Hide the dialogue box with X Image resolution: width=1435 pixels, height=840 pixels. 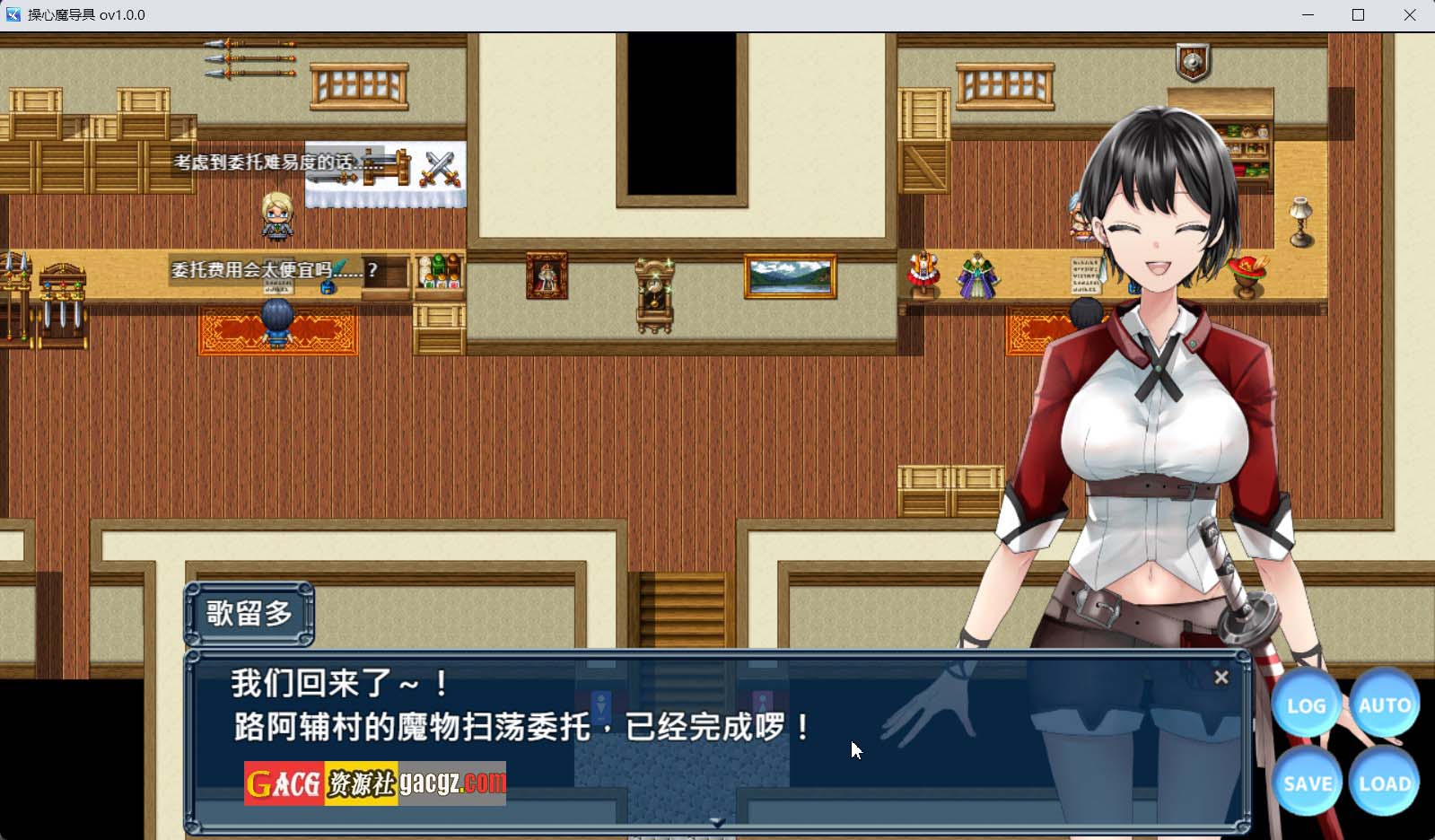pyautogui.click(x=1221, y=678)
